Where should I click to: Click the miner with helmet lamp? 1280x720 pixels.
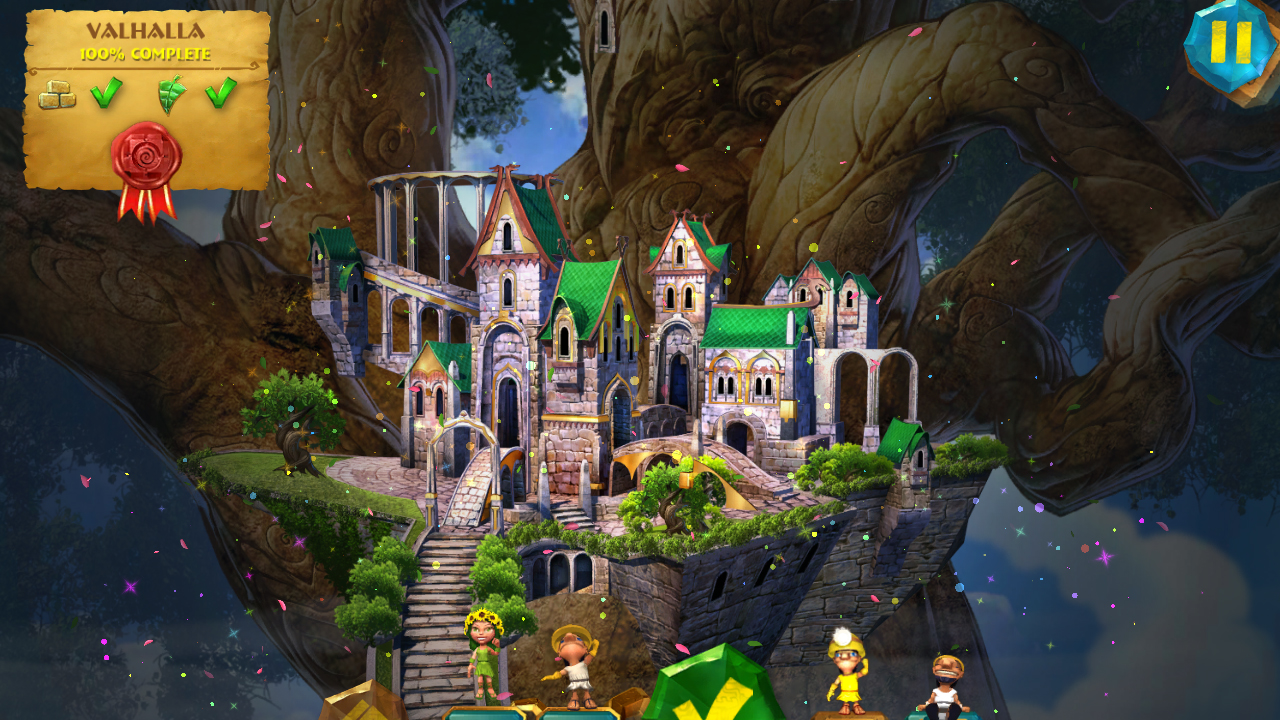(847, 671)
